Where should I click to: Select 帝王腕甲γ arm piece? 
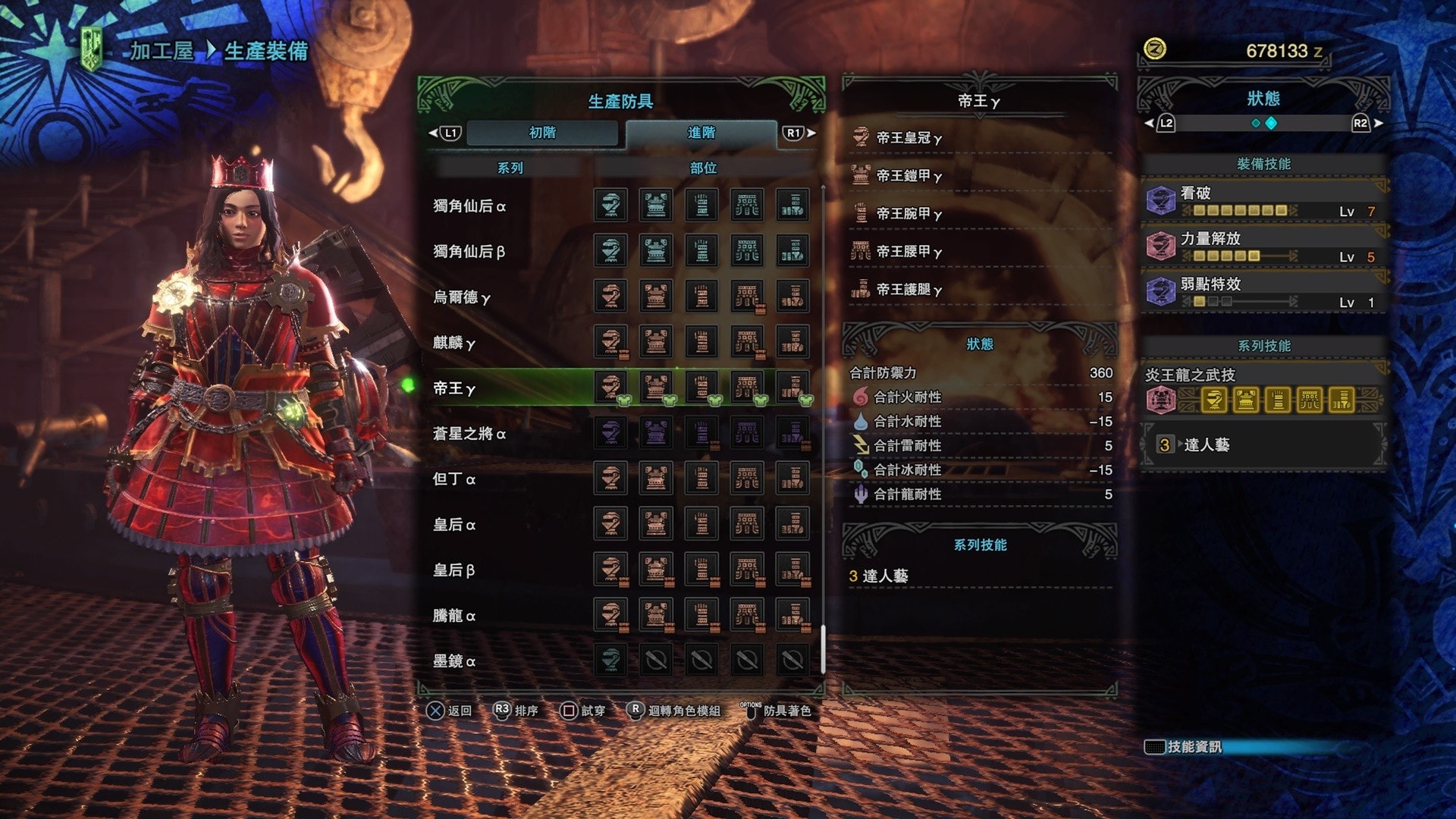click(908, 214)
